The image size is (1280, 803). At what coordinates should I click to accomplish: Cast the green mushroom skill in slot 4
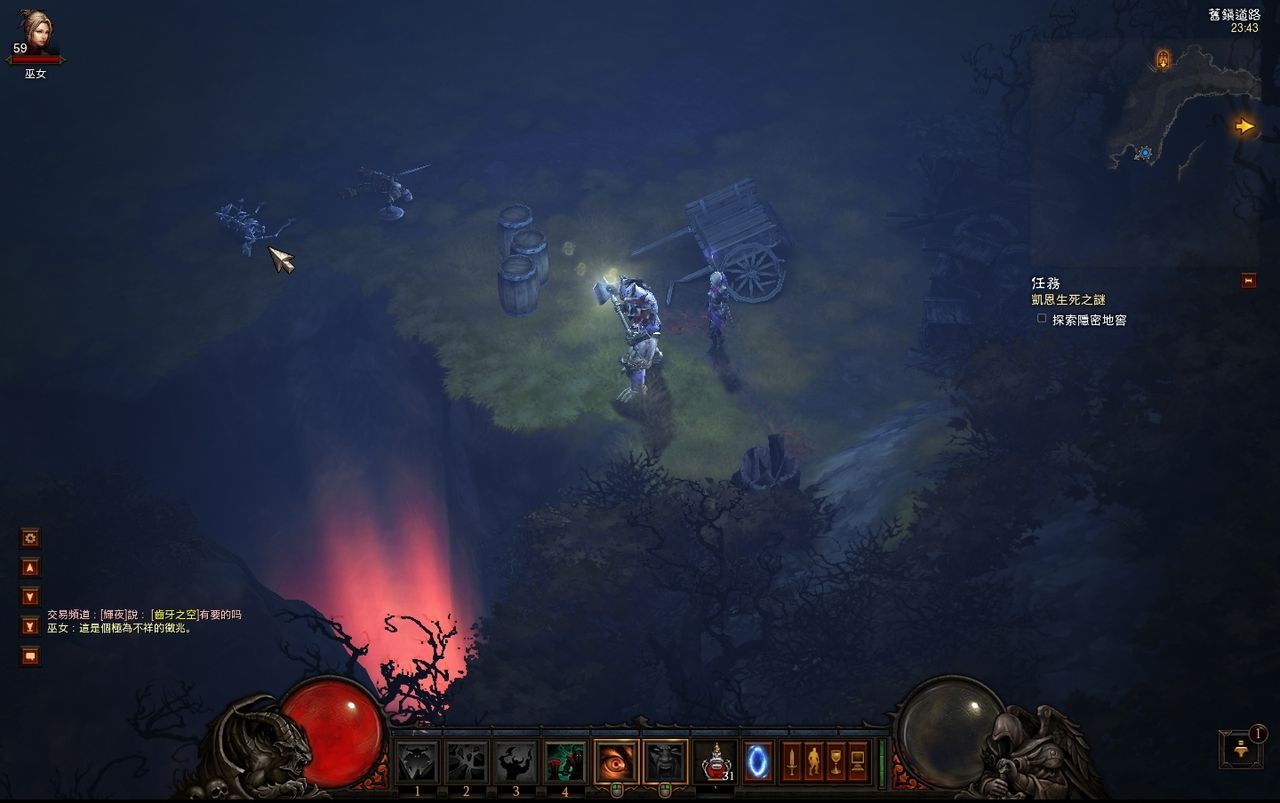coord(564,762)
